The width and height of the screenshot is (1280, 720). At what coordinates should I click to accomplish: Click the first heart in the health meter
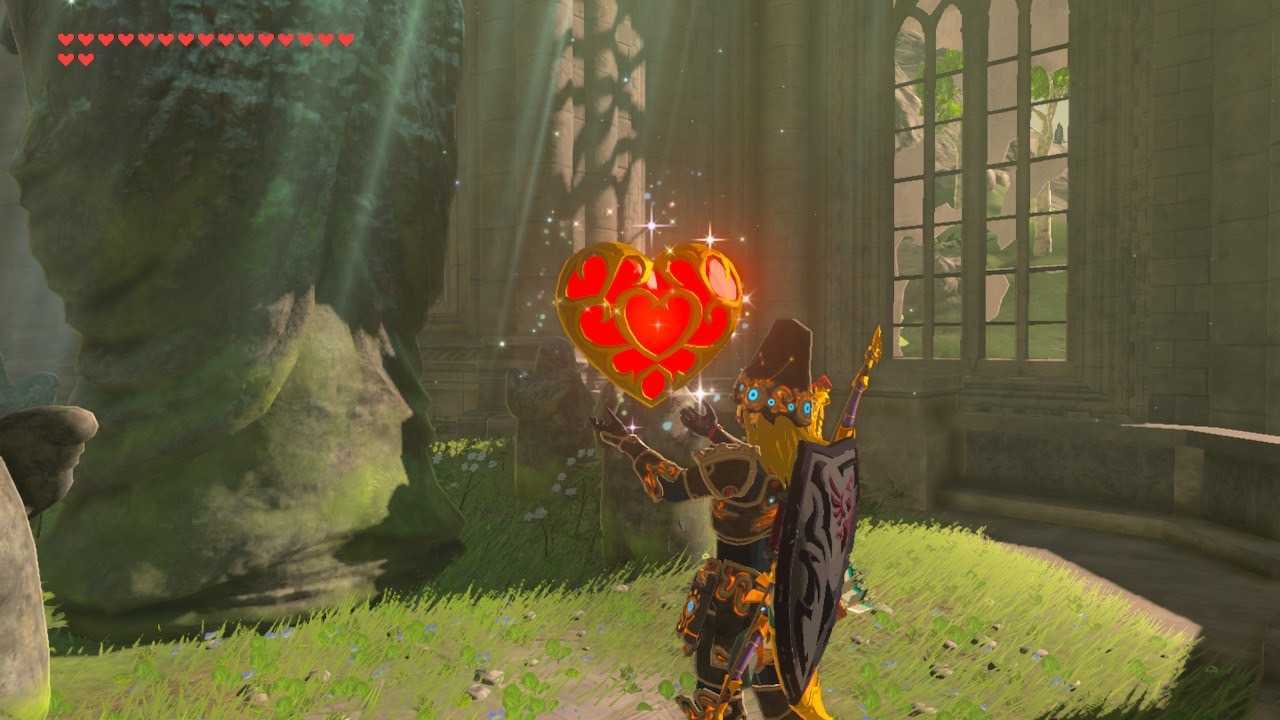(66, 37)
